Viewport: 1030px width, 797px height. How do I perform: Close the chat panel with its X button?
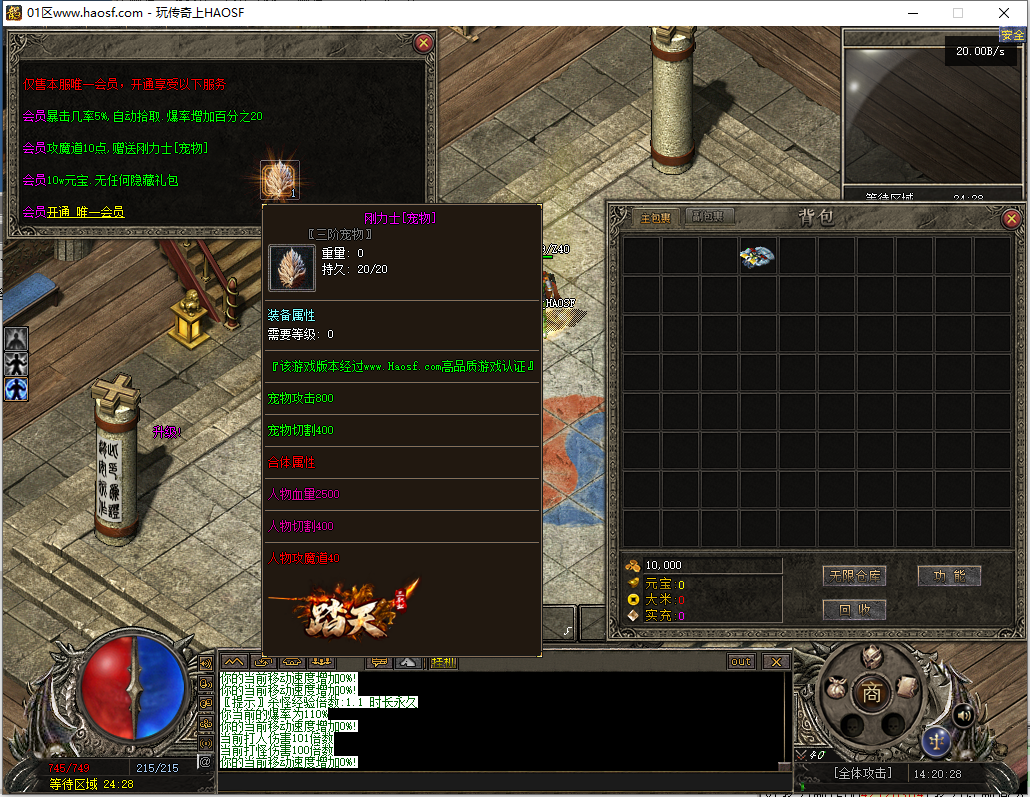[775, 662]
